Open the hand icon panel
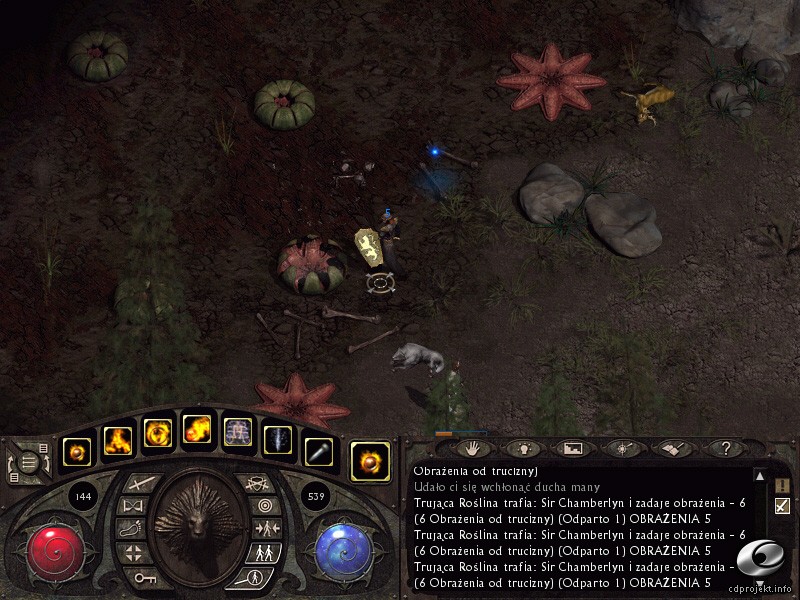800x600 pixels. [472, 449]
